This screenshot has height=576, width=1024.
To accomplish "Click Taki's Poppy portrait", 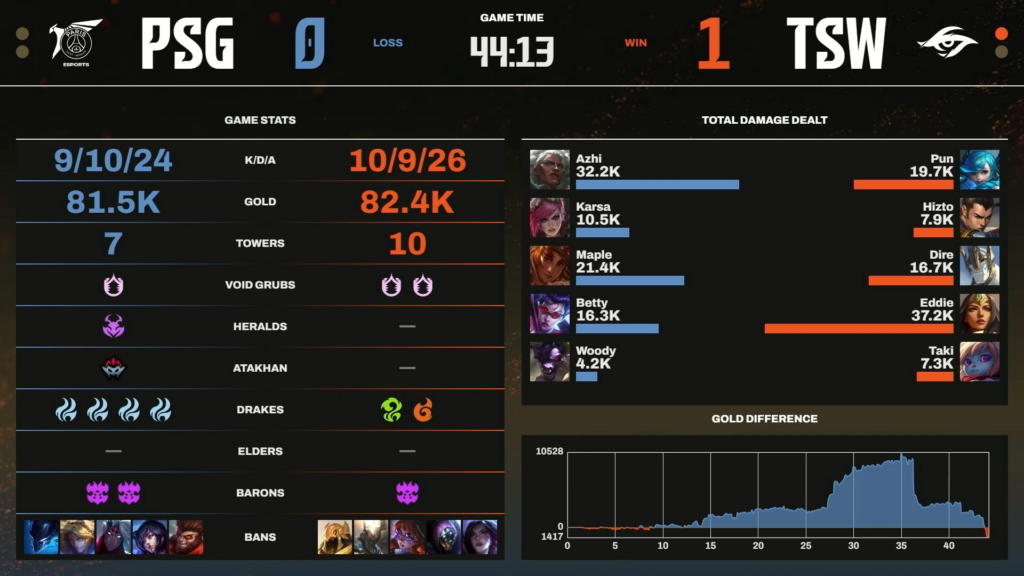I will click(979, 361).
